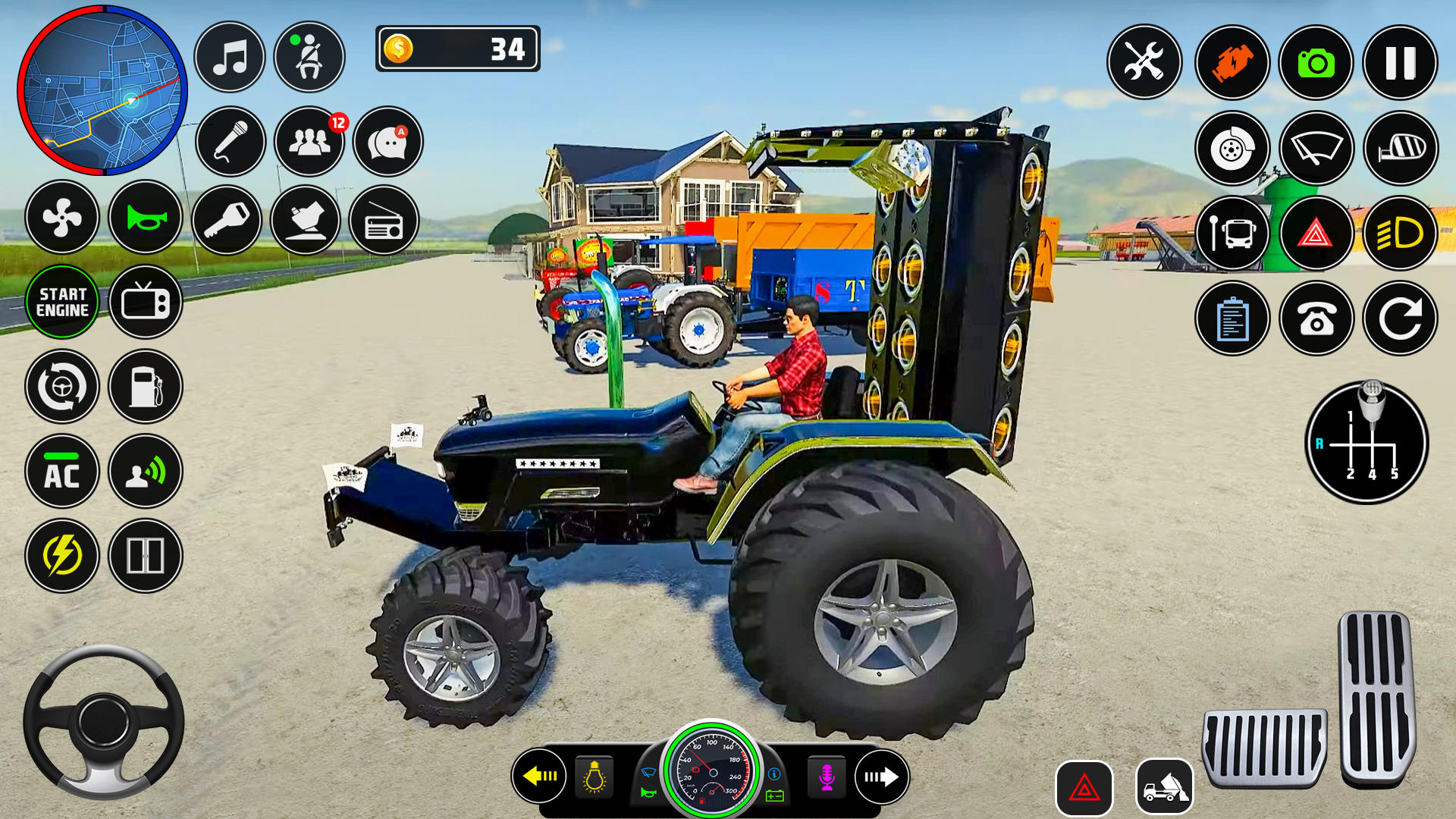Toggle the AC on
Viewport: 1456px width, 819px height.
(x=64, y=472)
